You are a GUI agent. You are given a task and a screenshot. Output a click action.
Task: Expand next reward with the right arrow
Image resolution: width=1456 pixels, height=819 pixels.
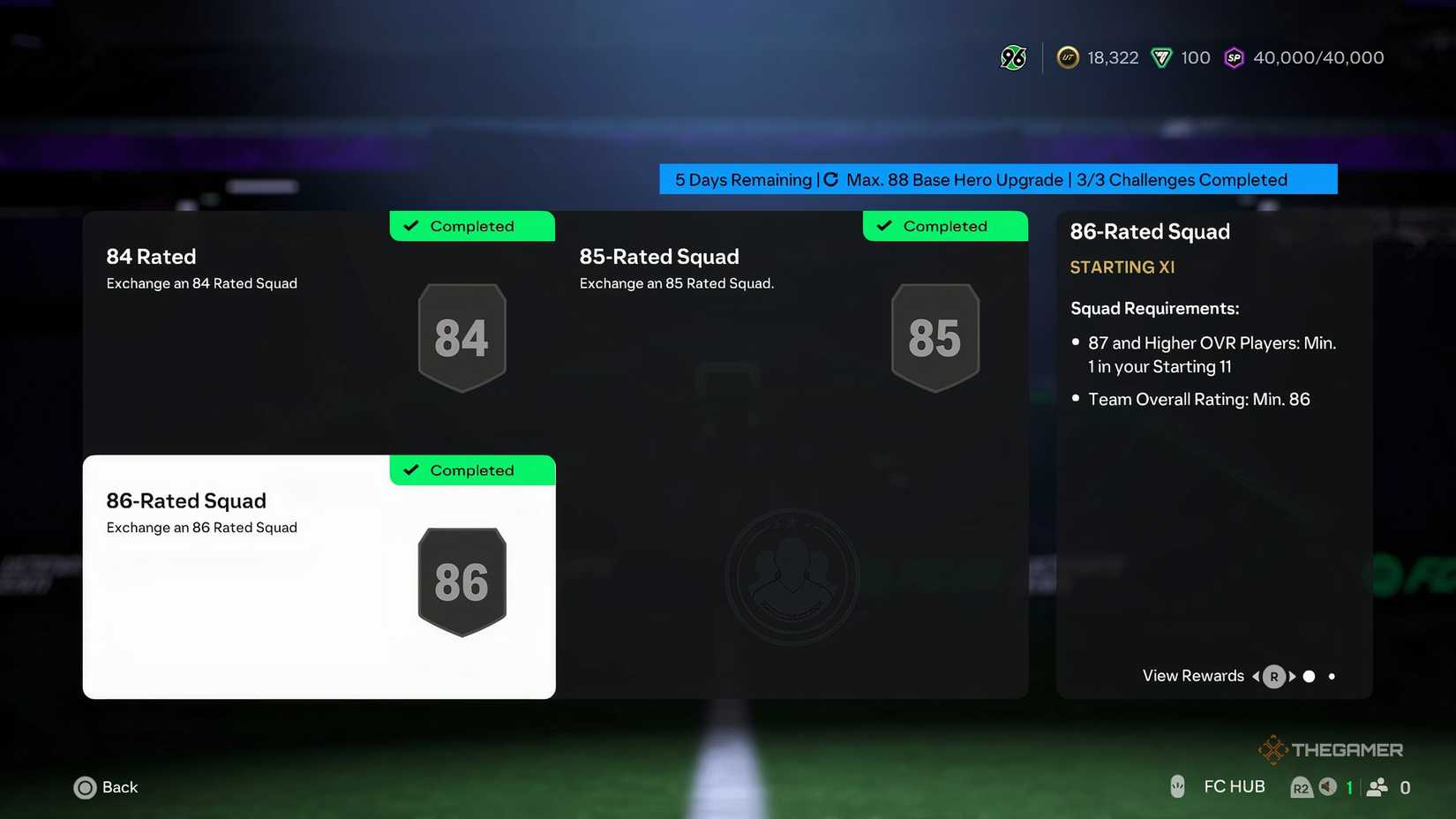[x=1291, y=676]
